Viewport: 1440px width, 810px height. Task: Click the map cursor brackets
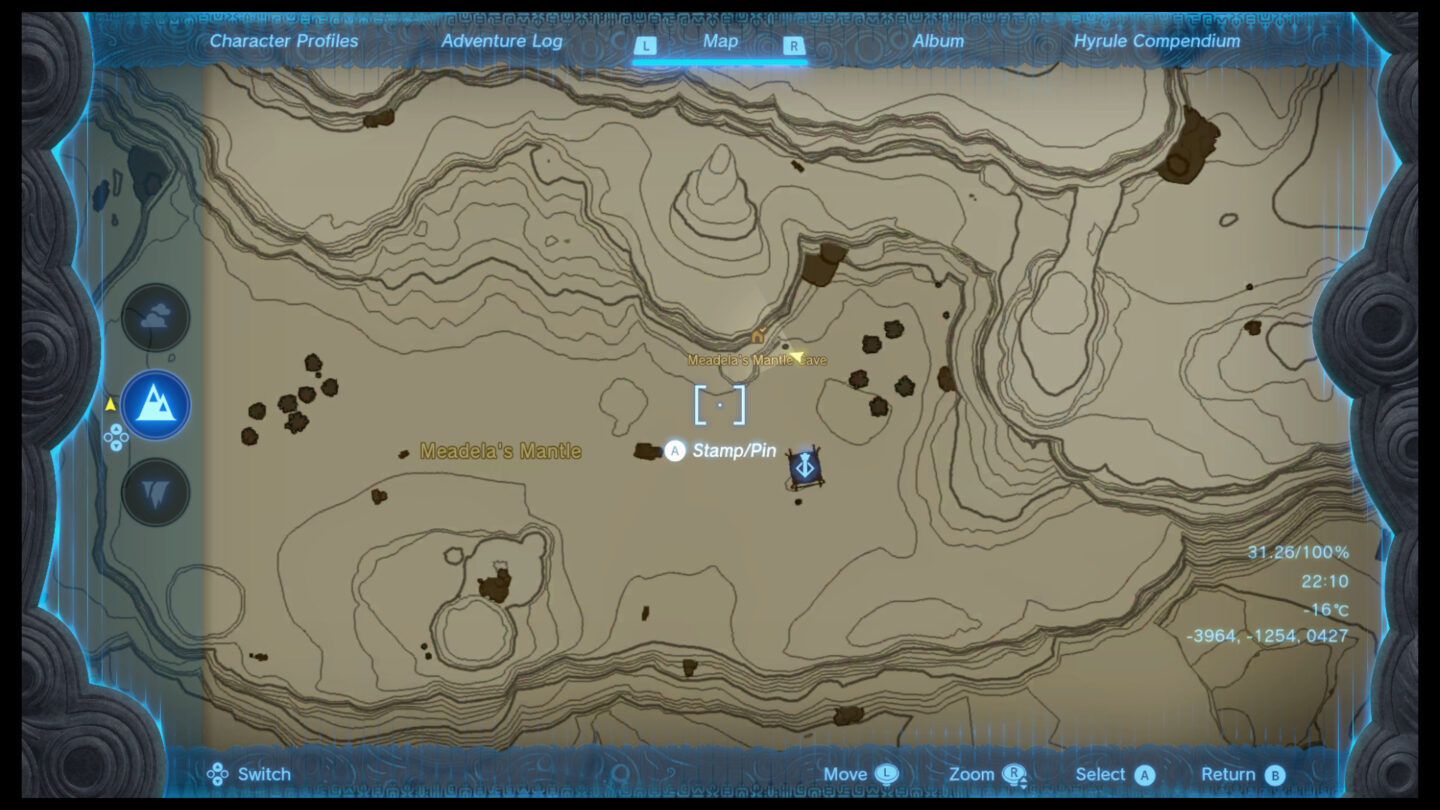(722, 405)
